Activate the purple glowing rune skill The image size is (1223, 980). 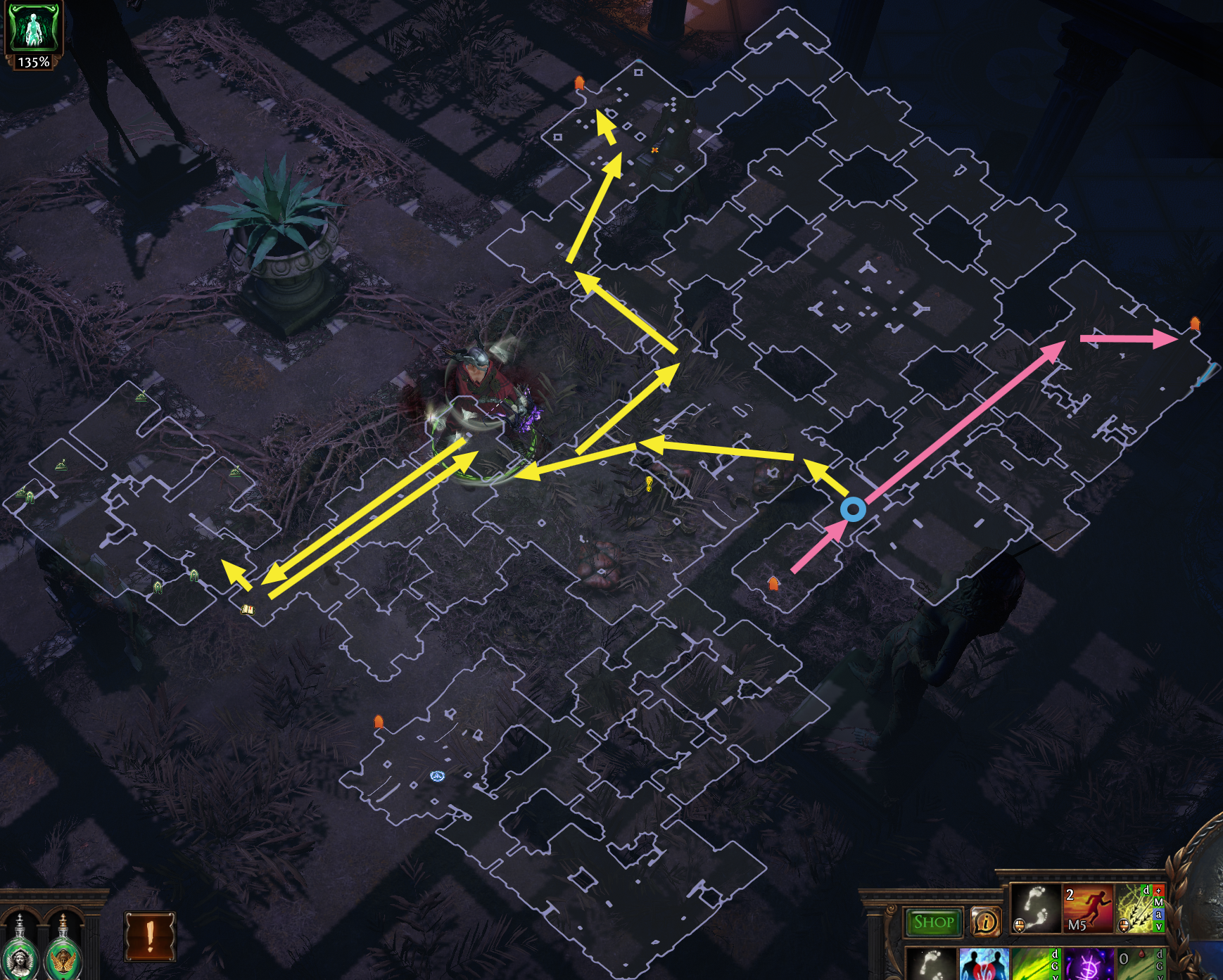(x=1087, y=964)
